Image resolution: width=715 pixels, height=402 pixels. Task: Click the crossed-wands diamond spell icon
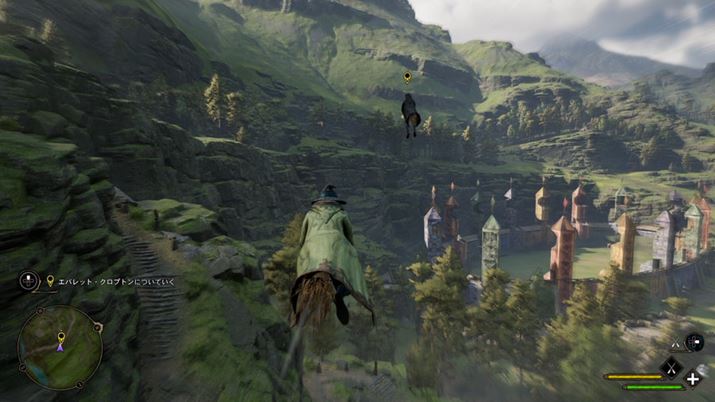tap(671, 367)
